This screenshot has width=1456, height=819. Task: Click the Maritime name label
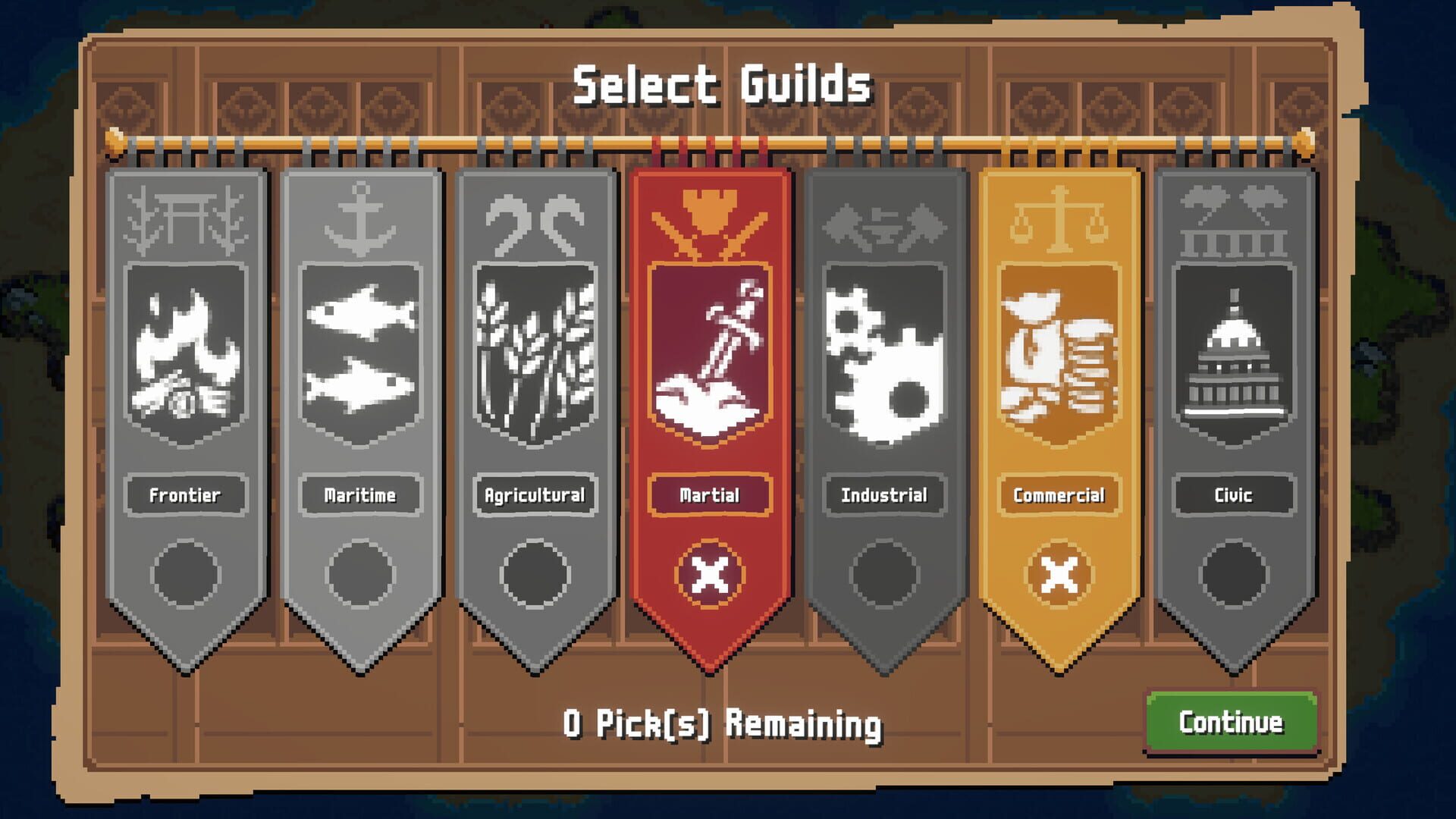pyautogui.click(x=359, y=494)
